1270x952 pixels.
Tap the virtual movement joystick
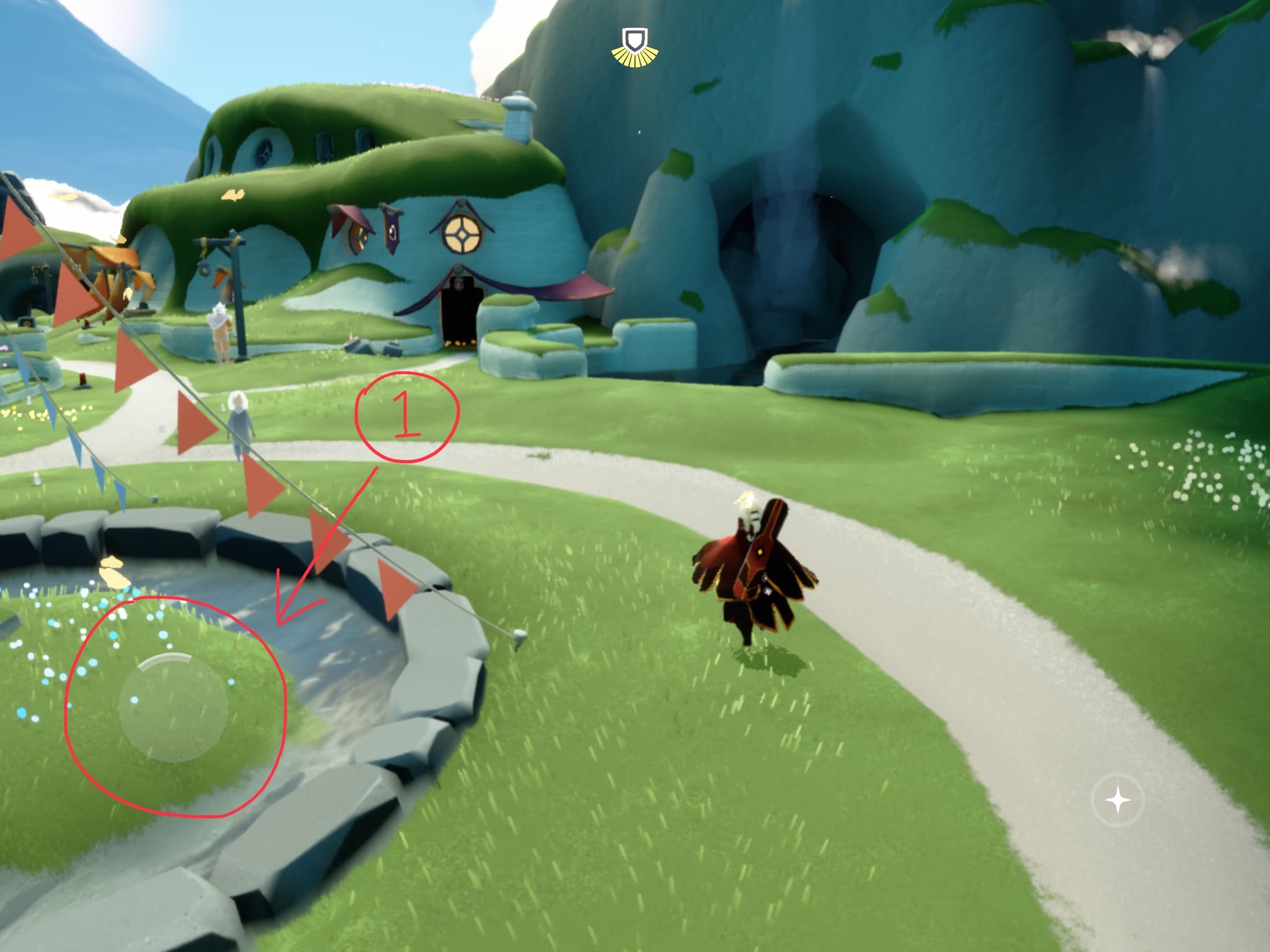pos(173,707)
